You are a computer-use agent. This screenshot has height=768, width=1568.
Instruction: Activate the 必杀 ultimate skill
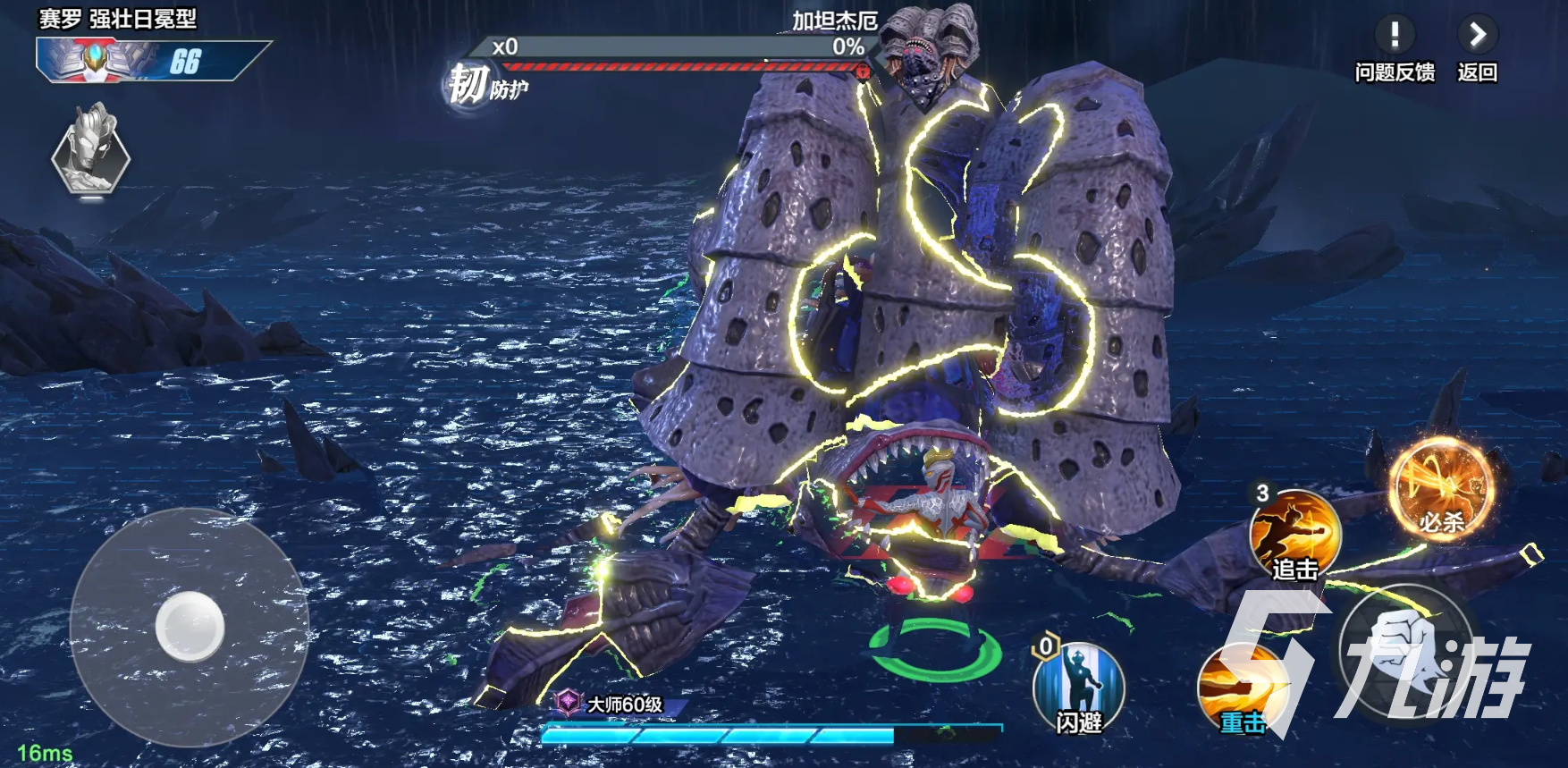point(1441,489)
